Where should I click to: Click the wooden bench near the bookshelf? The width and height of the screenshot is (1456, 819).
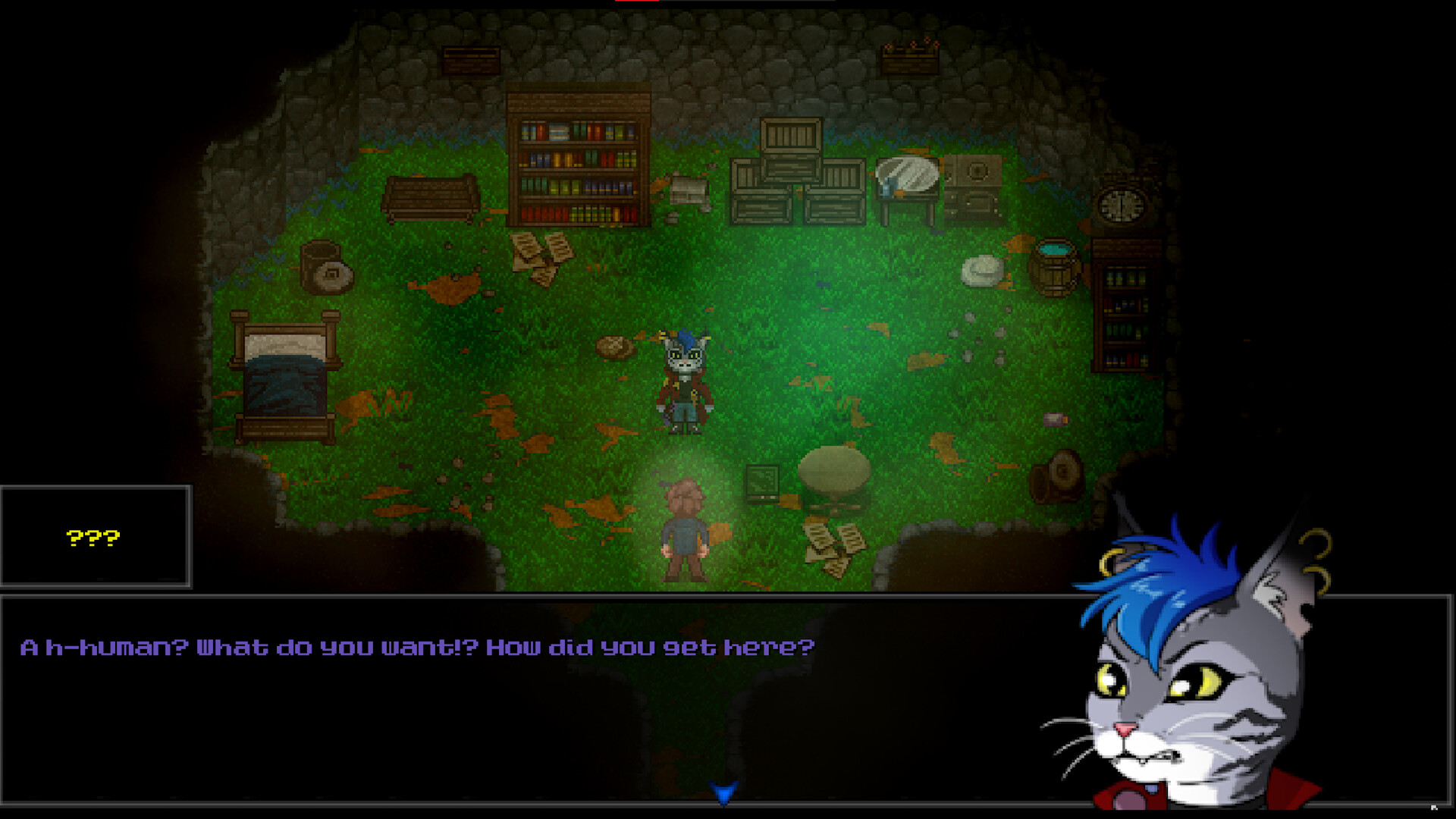428,201
